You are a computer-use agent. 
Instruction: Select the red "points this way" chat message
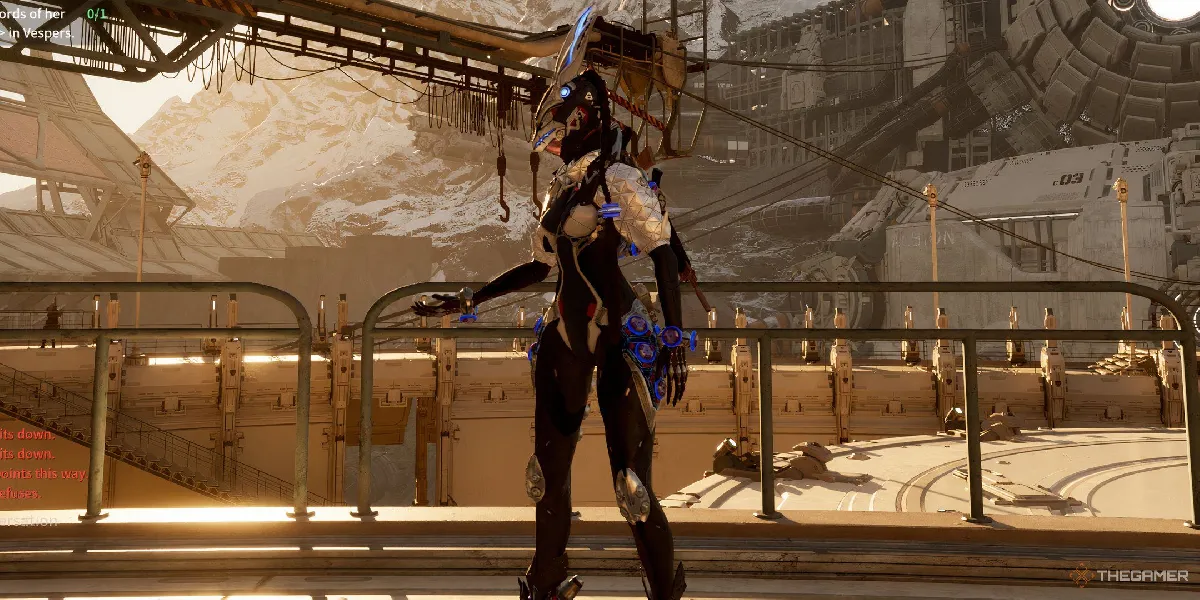(x=44, y=473)
